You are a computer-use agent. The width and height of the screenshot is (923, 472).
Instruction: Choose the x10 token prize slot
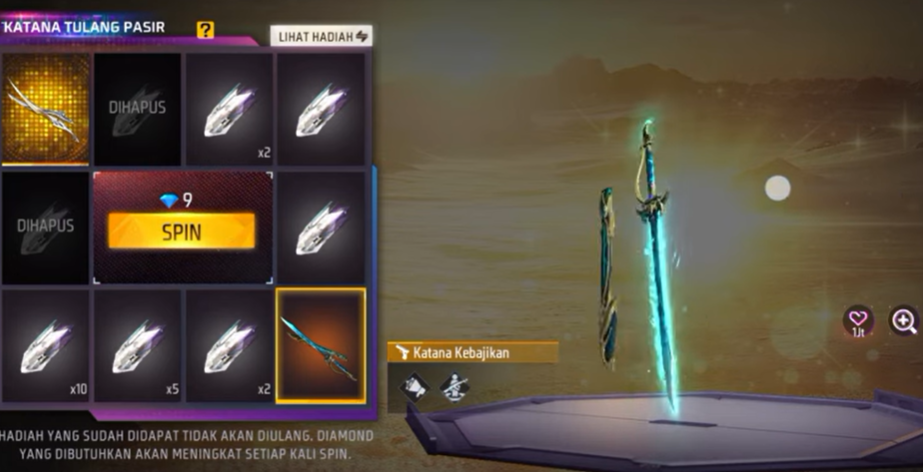(45, 345)
